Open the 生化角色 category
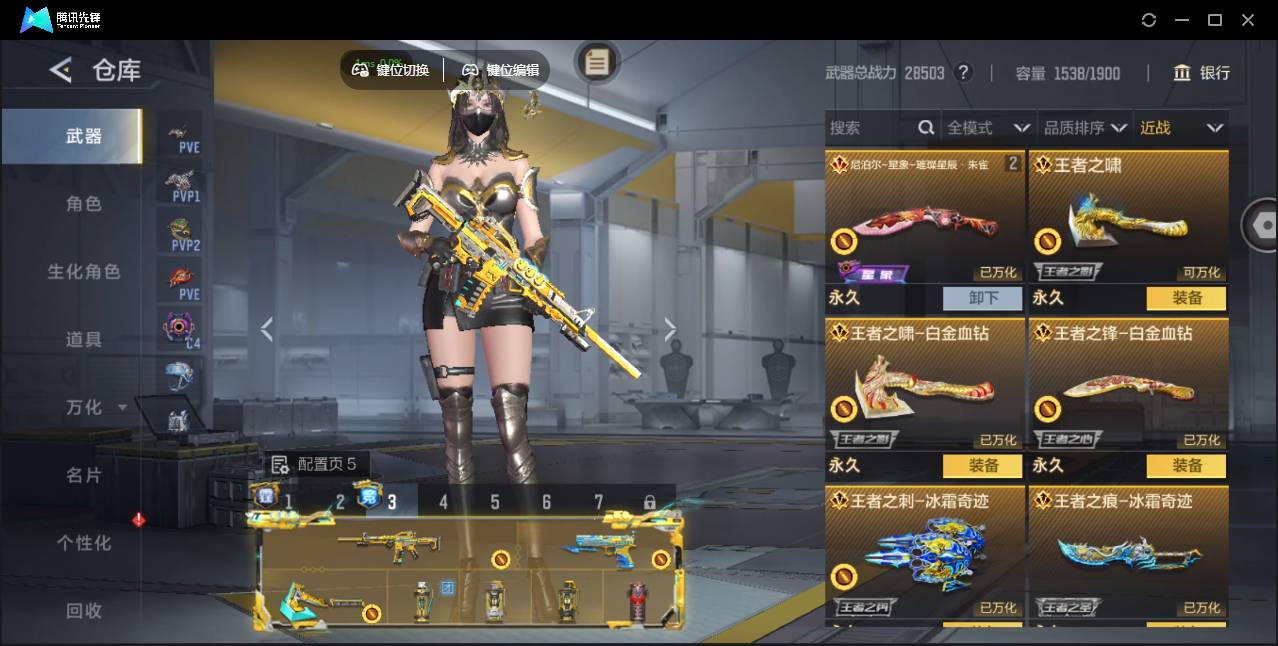The width and height of the screenshot is (1278, 646). [x=84, y=272]
